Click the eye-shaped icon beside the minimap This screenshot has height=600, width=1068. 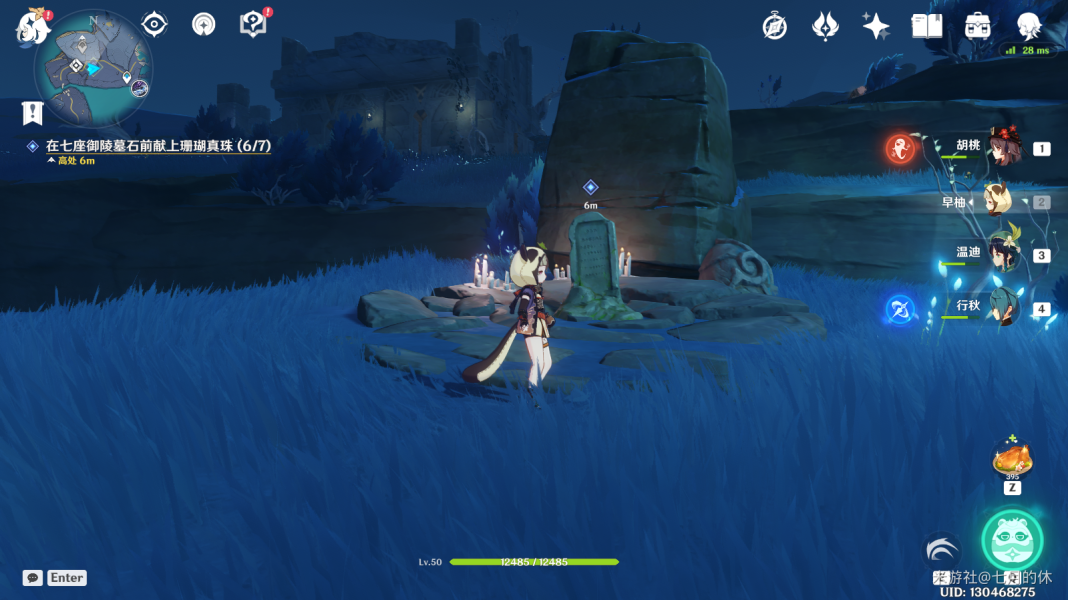[154, 24]
